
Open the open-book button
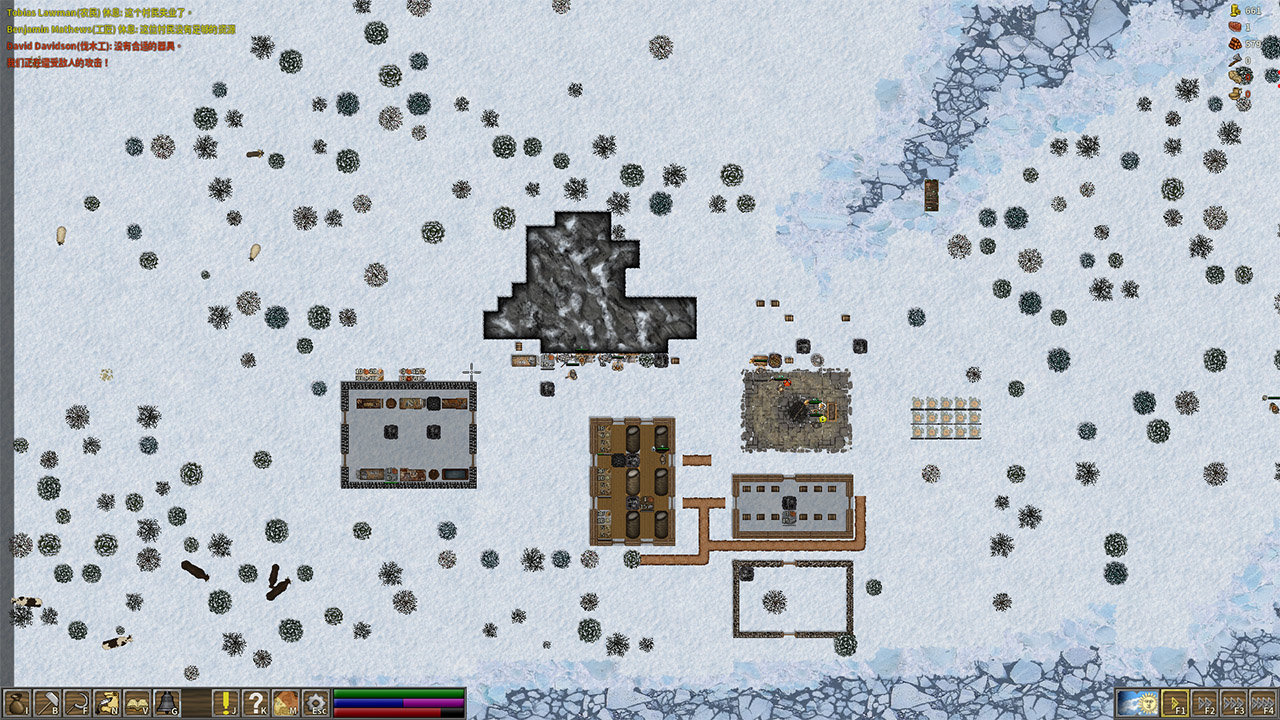137,703
